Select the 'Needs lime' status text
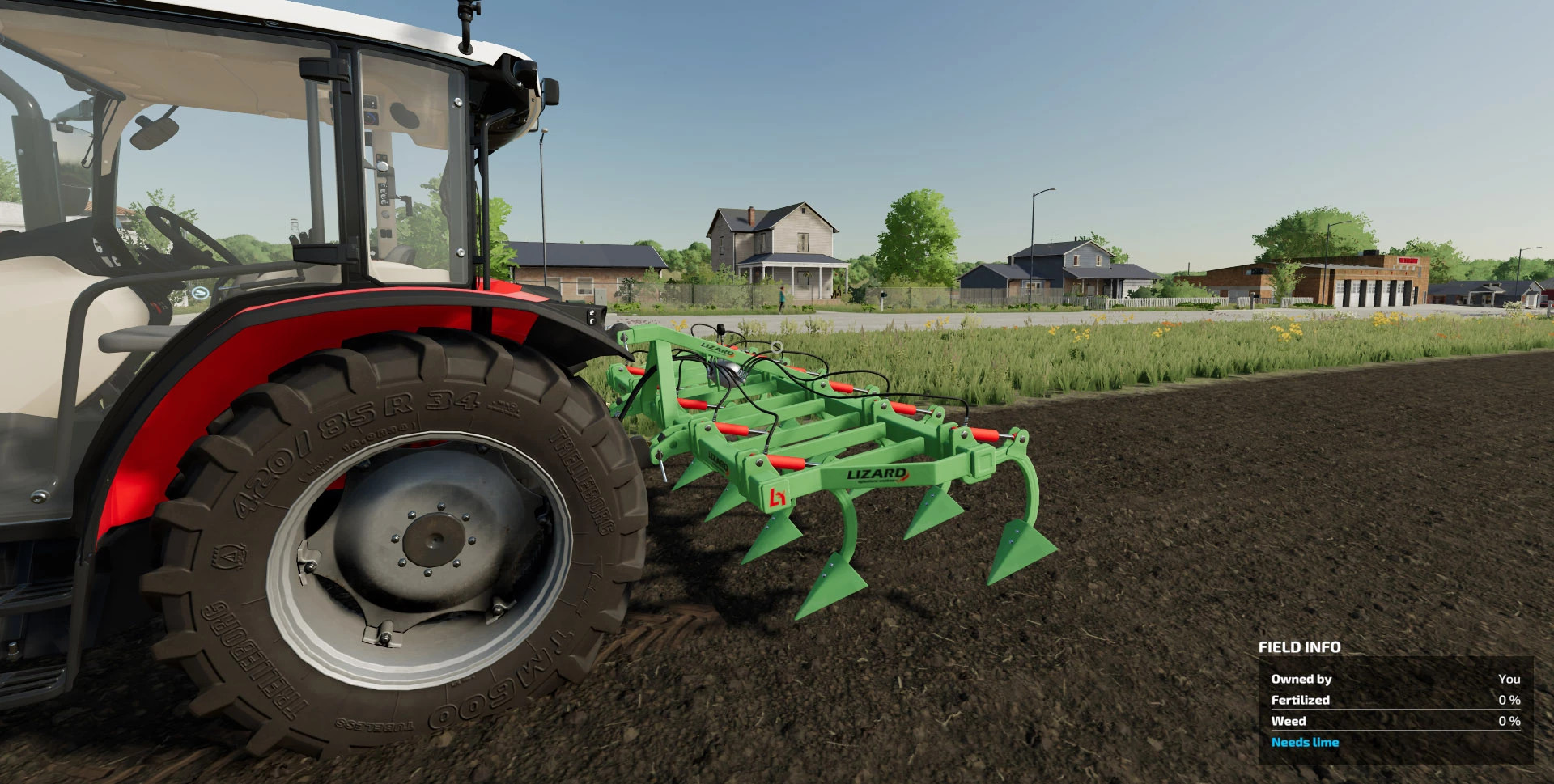1554x784 pixels. (1304, 742)
